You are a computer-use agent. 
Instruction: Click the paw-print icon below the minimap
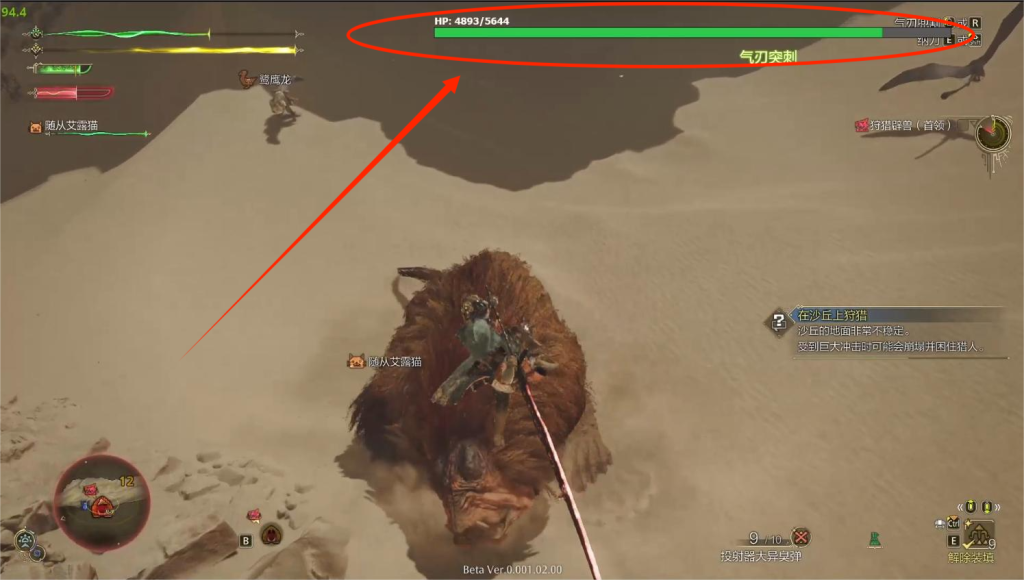(x=24, y=540)
